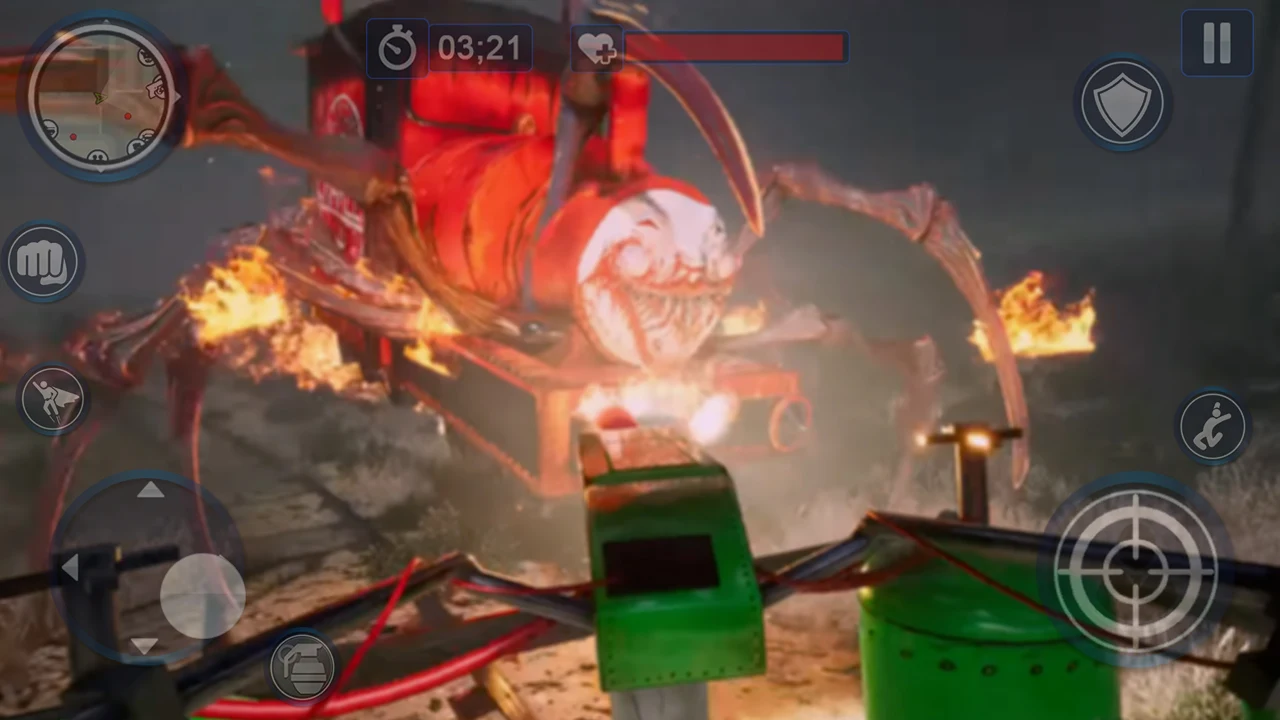This screenshot has width=1280, height=720.
Task: Throw a grenade using the grenade icon
Action: pyautogui.click(x=301, y=666)
